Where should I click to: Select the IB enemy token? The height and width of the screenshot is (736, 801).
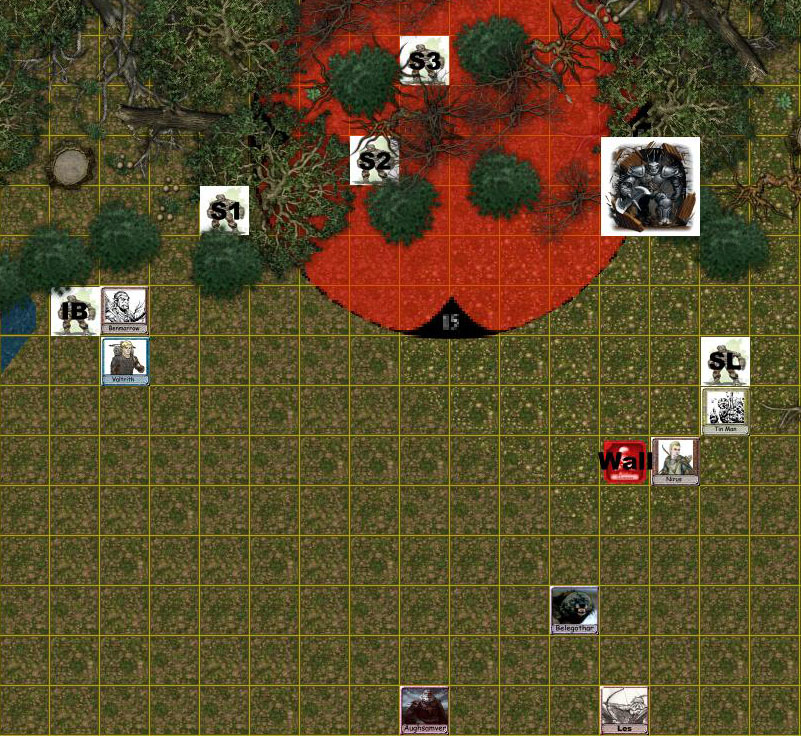coord(75,311)
